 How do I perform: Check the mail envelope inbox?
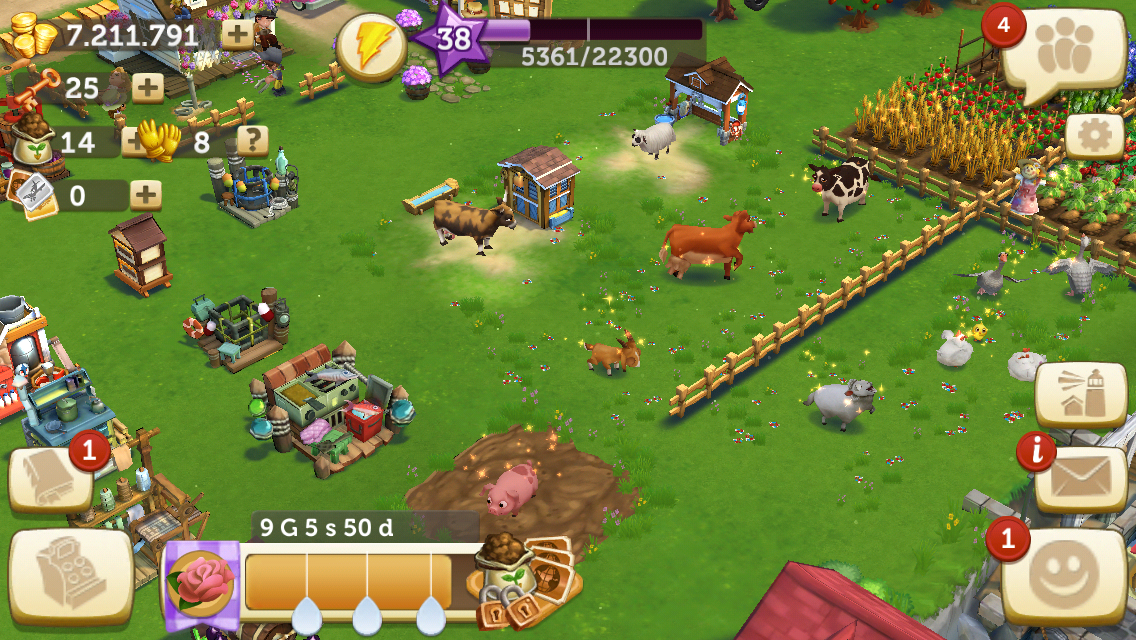(1081, 477)
